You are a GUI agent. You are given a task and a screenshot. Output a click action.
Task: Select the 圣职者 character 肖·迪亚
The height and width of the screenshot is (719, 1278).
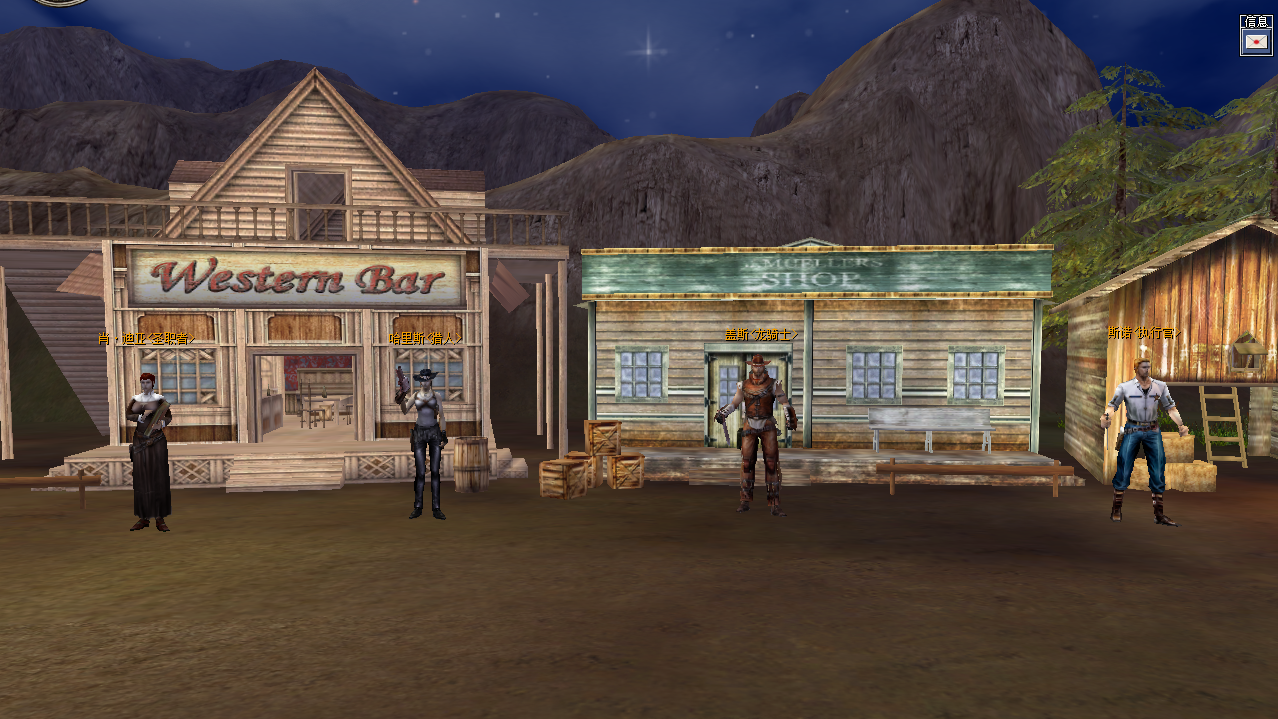pos(150,450)
